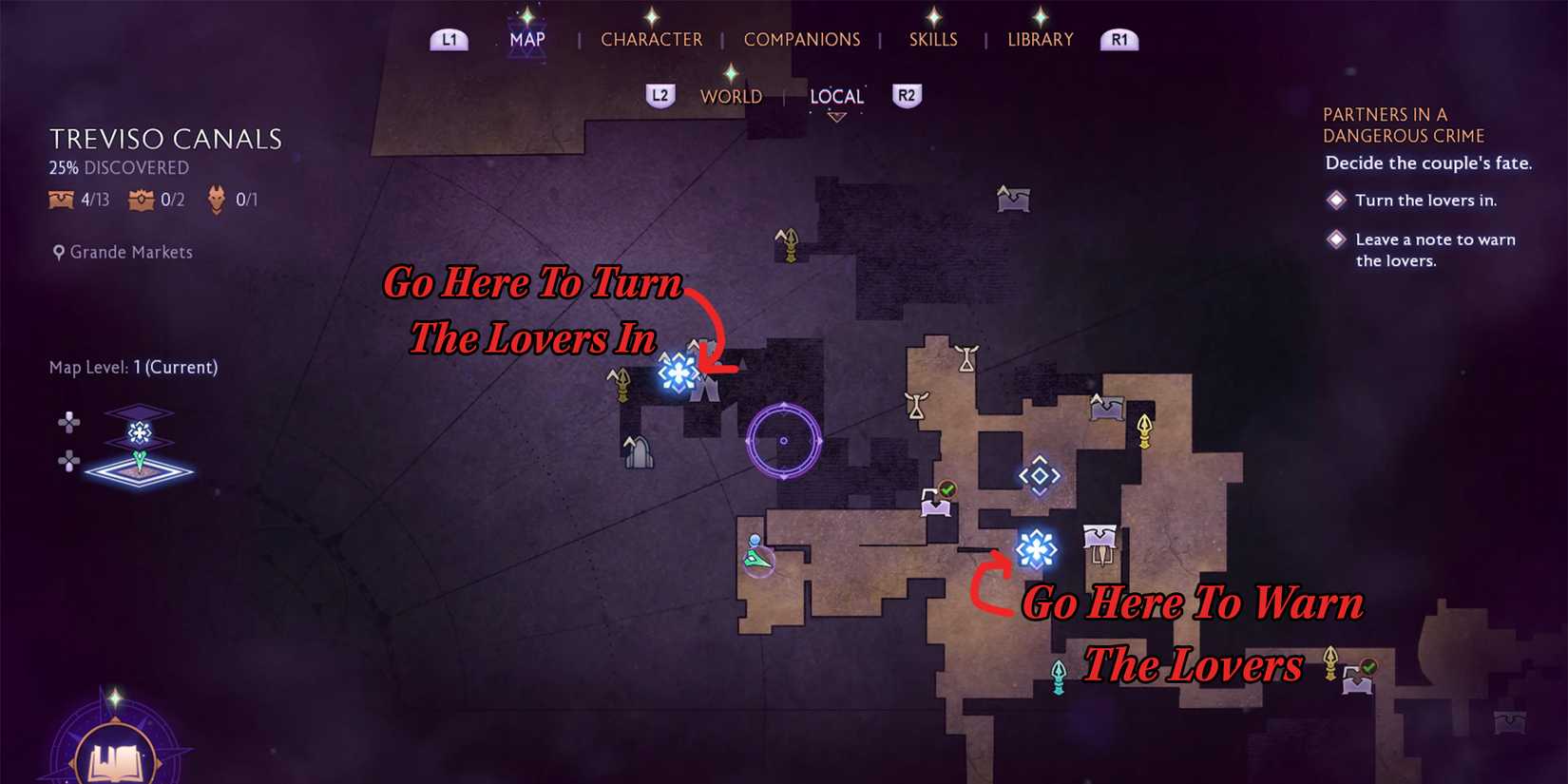Image resolution: width=1568 pixels, height=784 pixels.
Task: Click the Grande Markets location pin
Action: [x=60, y=252]
